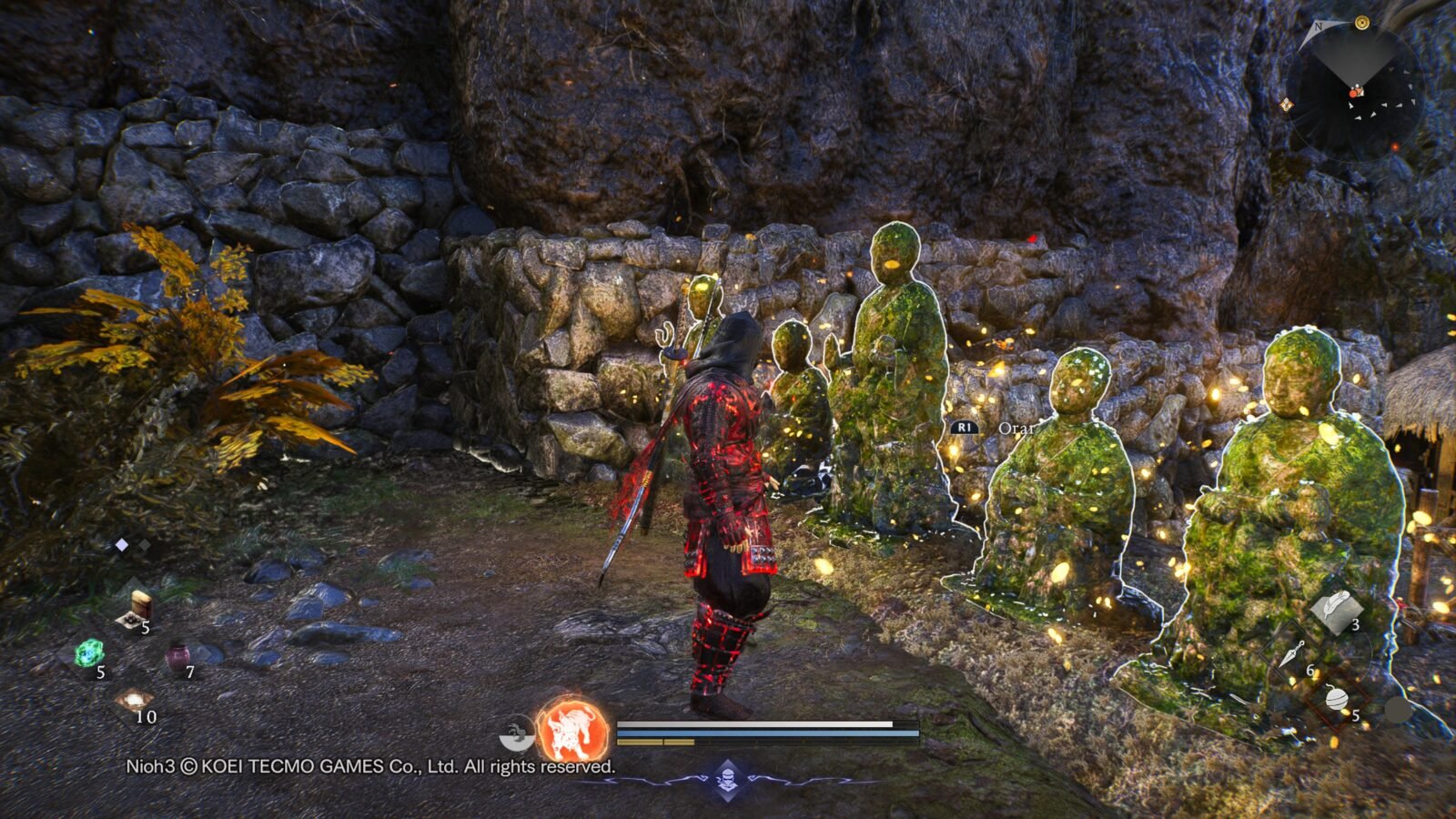Activate the fiery guardian spirit beast icon

(572, 730)
